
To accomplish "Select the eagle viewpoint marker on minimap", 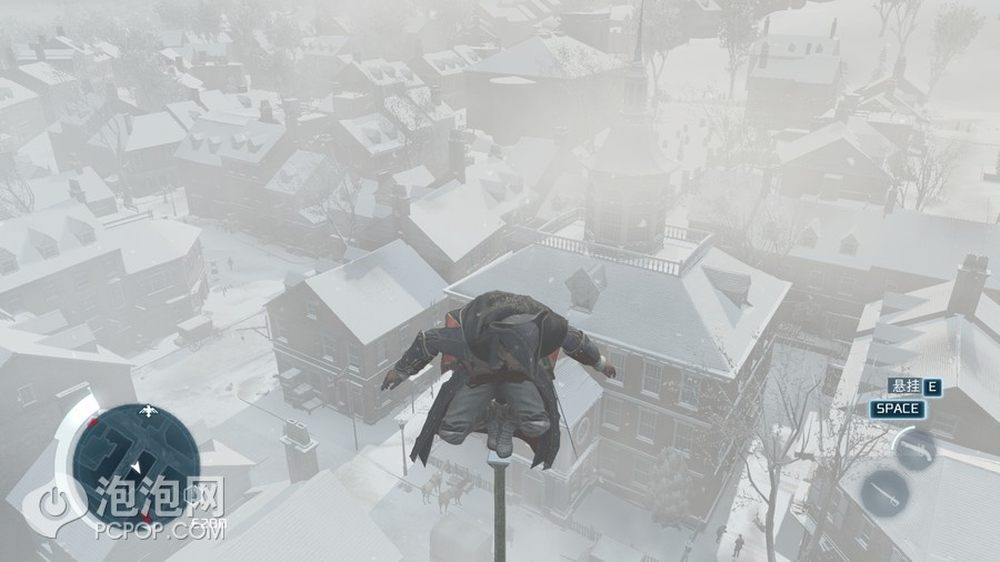I will click(x=149, y=410).
